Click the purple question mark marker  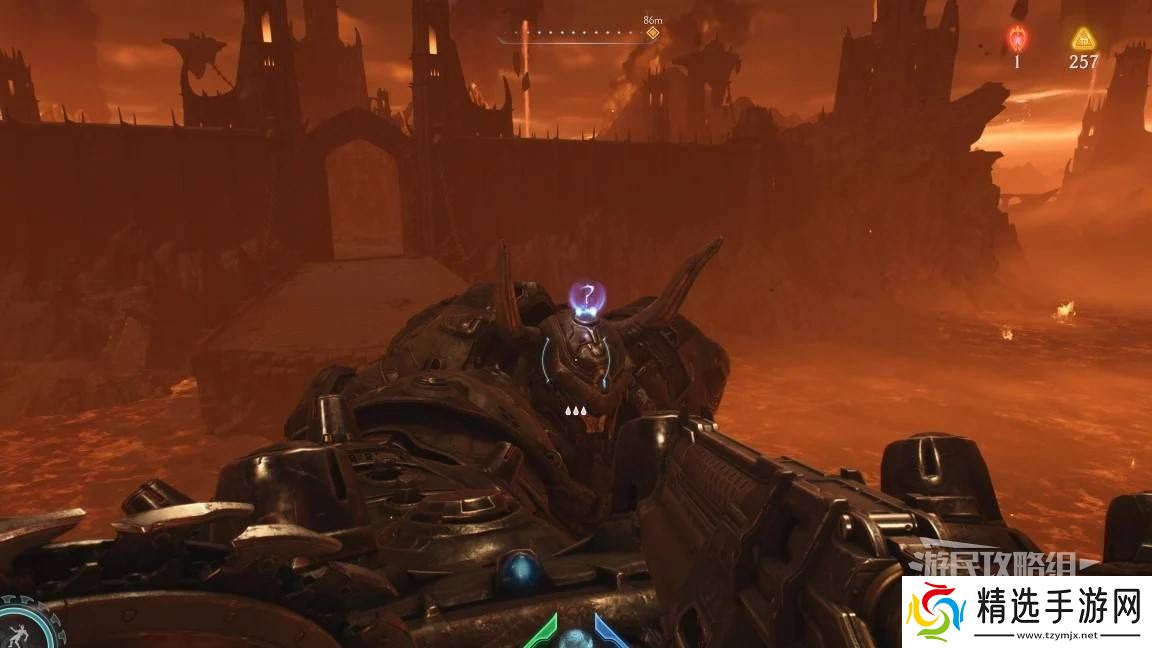point(589,295)
